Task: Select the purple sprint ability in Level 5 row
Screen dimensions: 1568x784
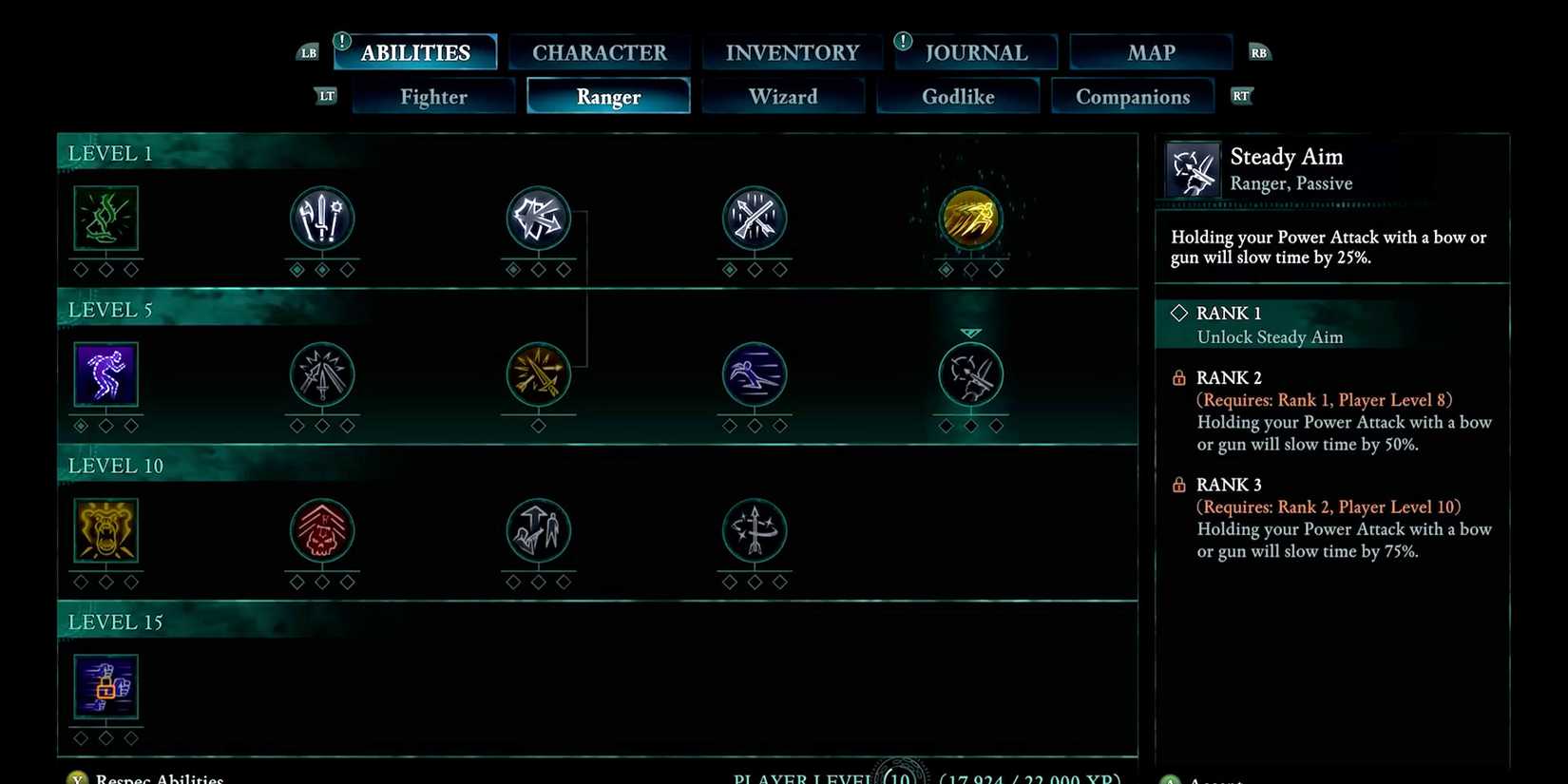Action: pos(105,374)
